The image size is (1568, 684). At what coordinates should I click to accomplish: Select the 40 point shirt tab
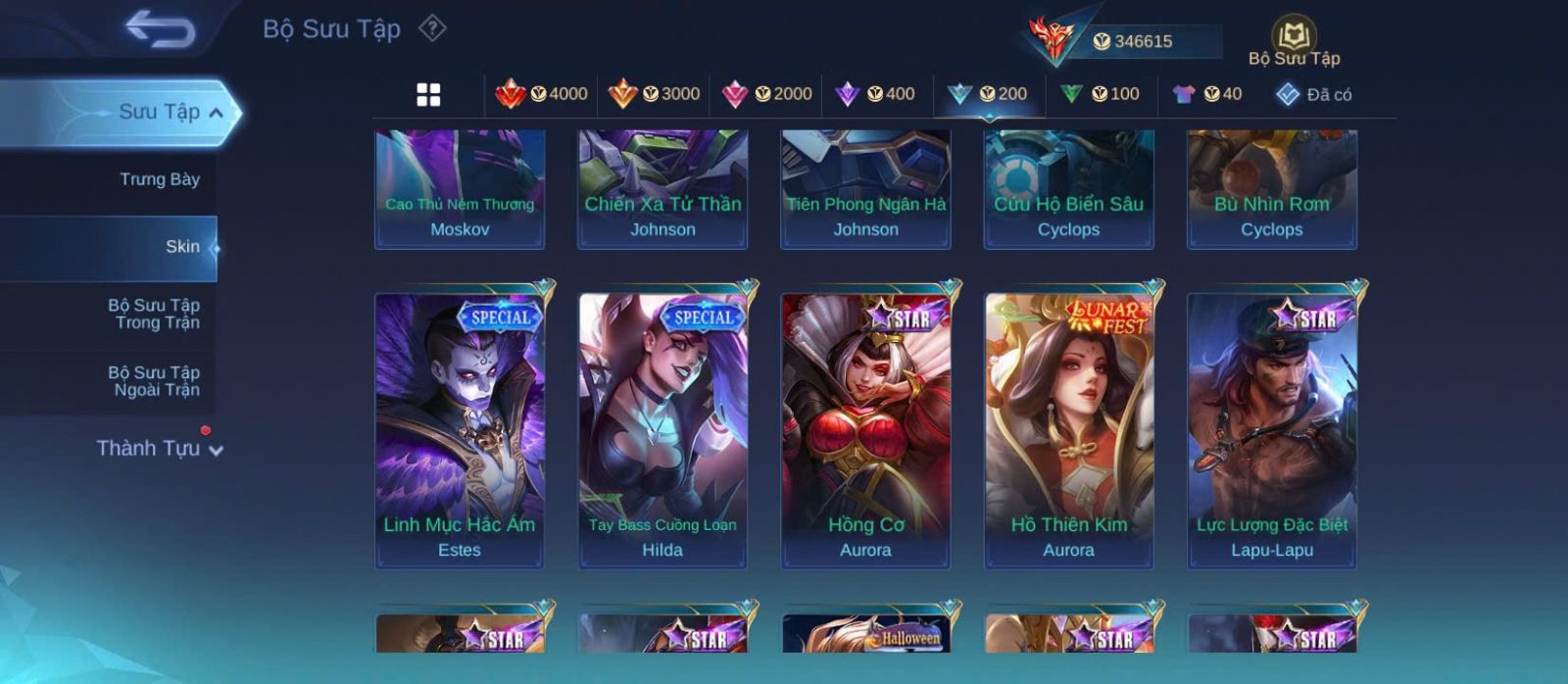(x=1207, y=94)
